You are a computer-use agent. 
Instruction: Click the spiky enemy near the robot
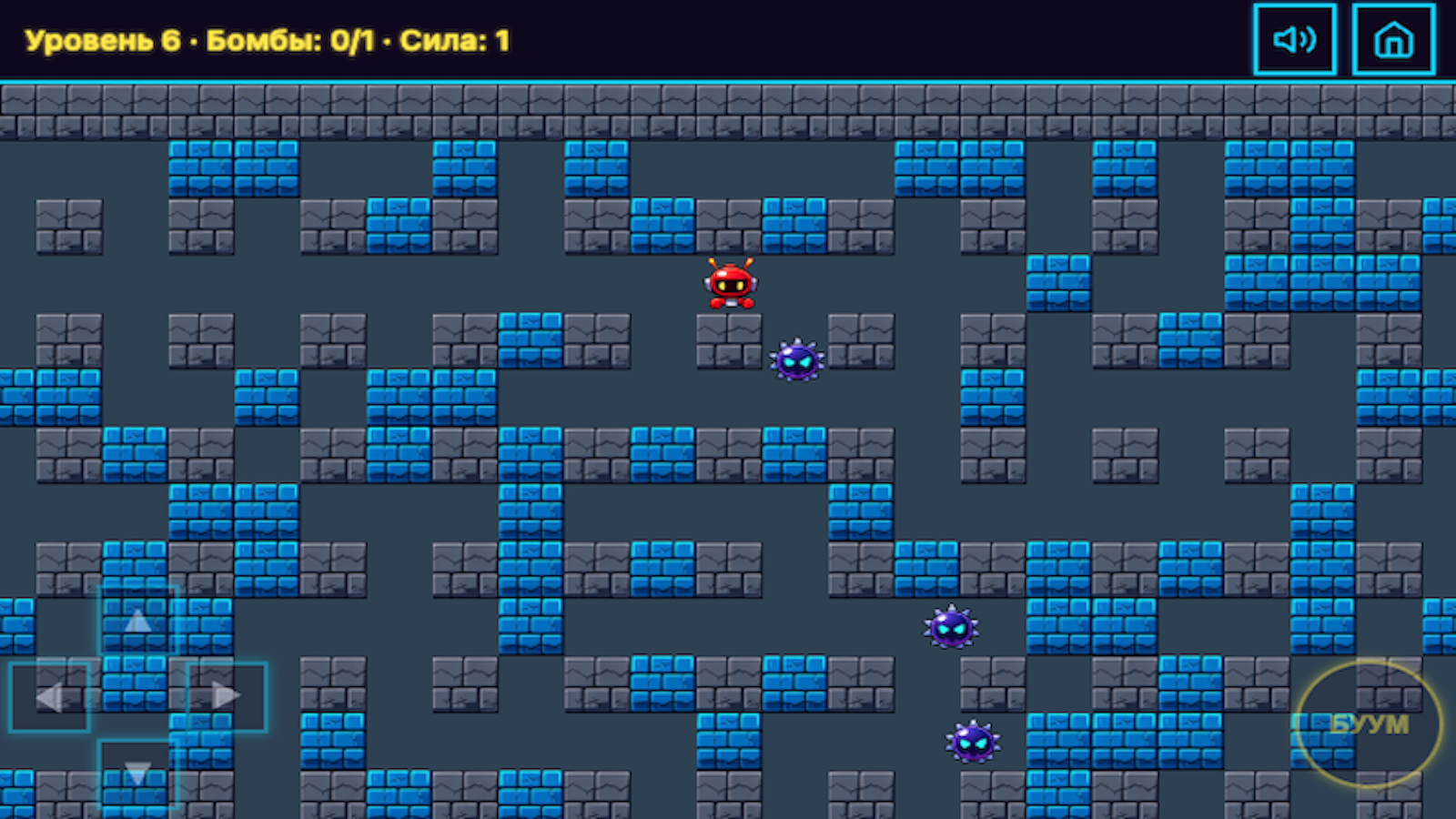click(x=796, y=362)
